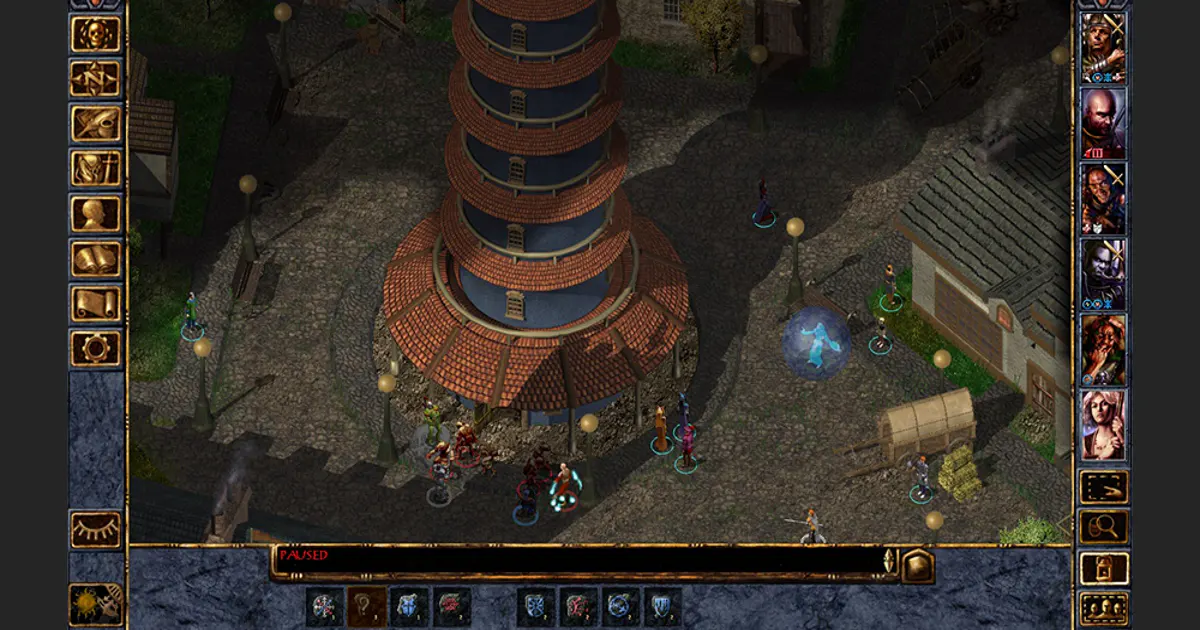Screen dimensions: 1200x630
Task: Open the mage spellbook with the book icon
Action: (x=96, y=259)
